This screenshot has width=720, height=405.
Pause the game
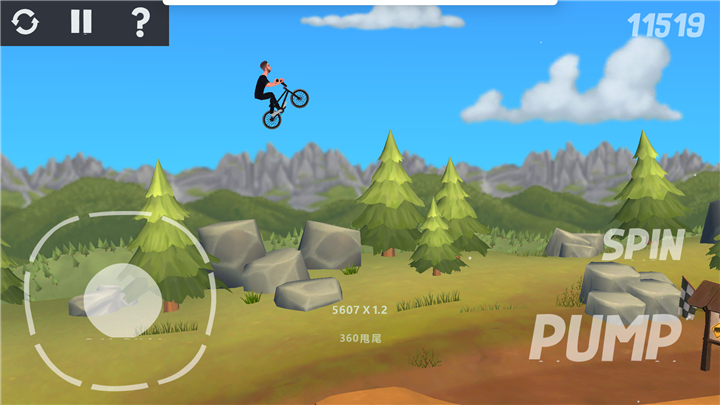[81, 22]
